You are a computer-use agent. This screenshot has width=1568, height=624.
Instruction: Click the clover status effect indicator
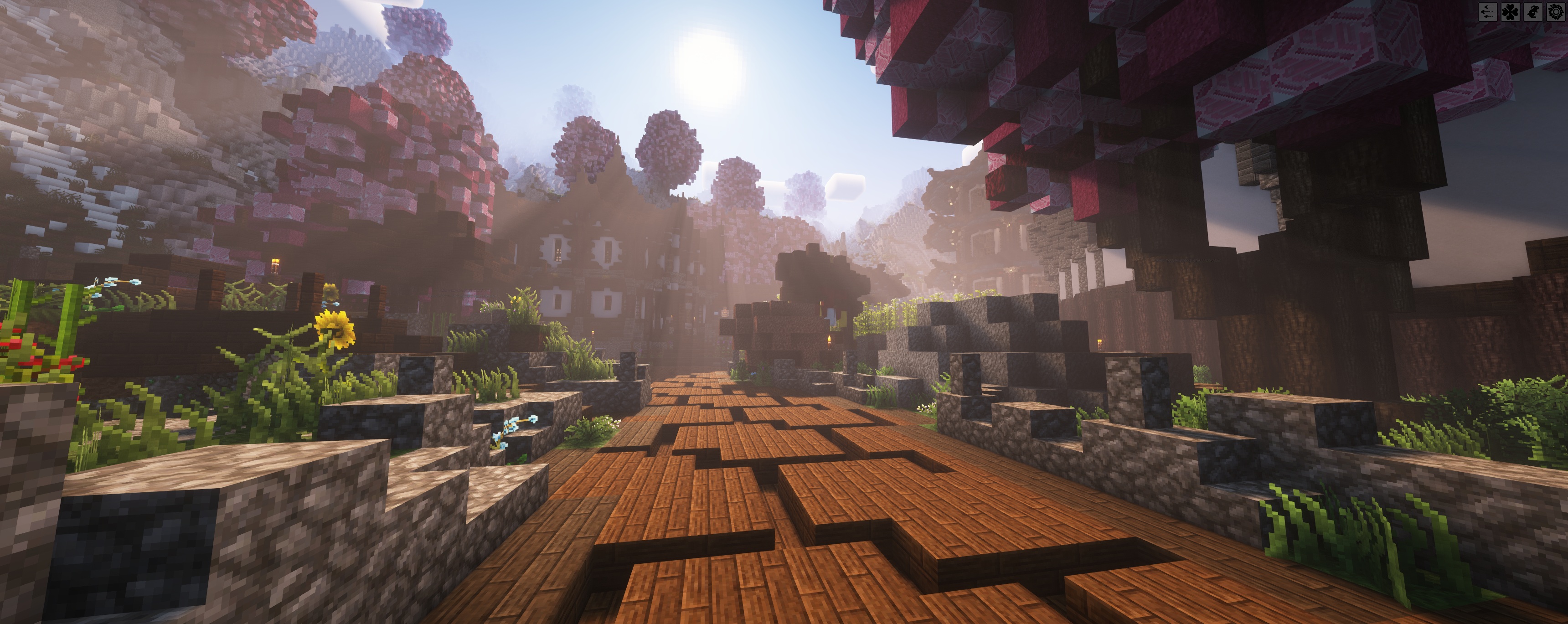pyautogui.click(x=1511, y=12)
